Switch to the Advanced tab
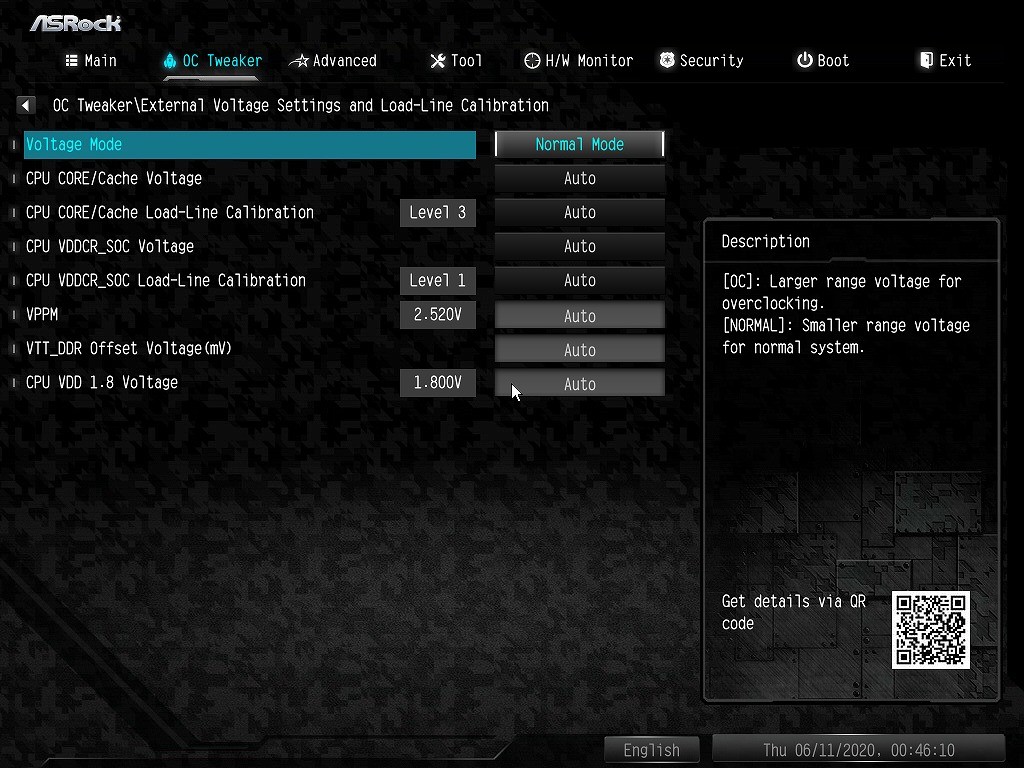The height and width of the screenshot is (768, 1024). (333, 61)
